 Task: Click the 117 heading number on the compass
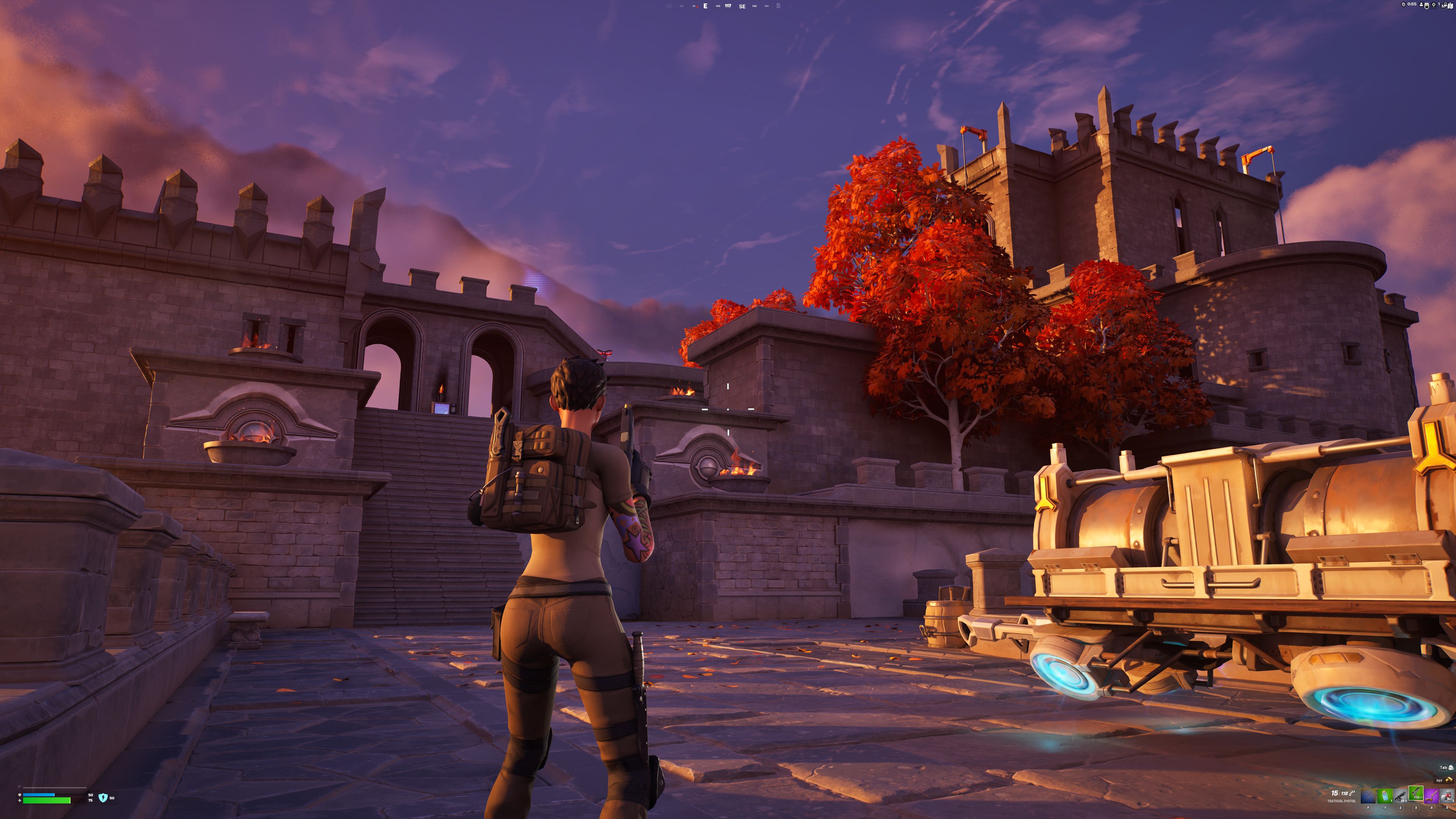click(728, 6)
